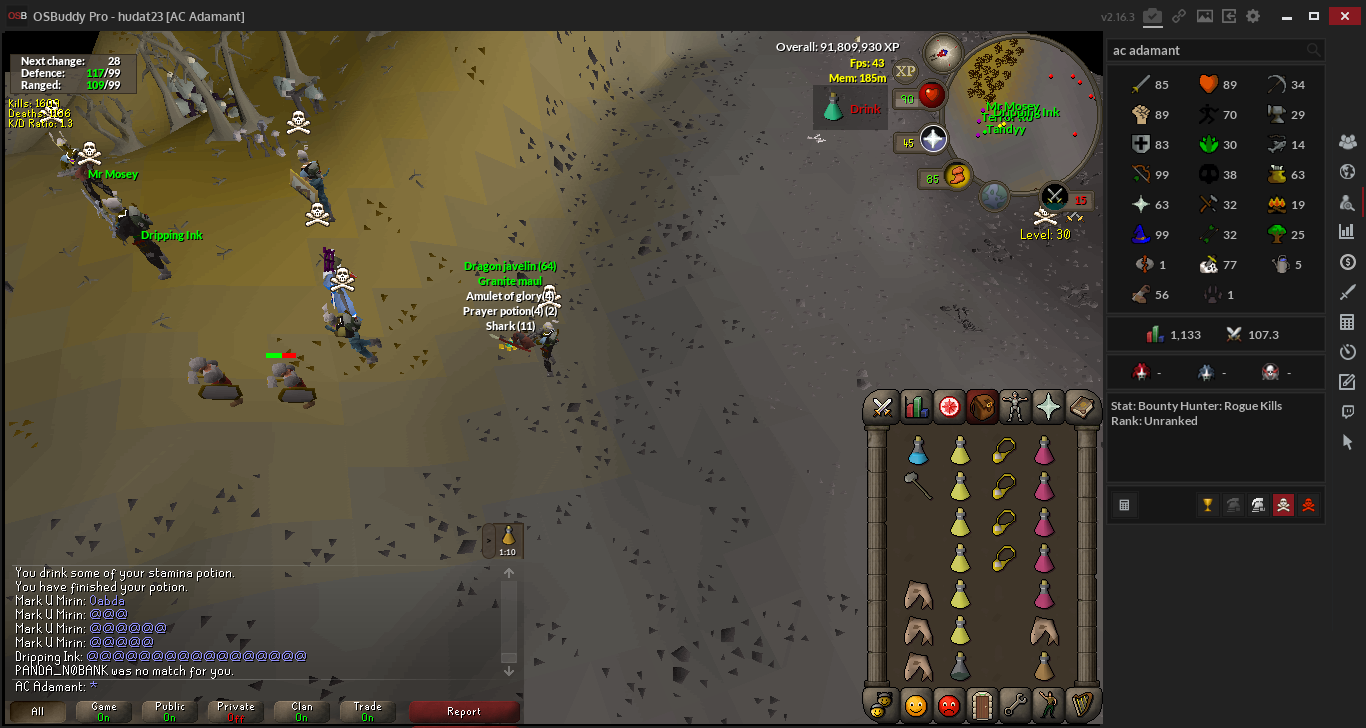1366x728 pixels.
Task: Open the Settings wrench tab
Action: coord(1015,704)
